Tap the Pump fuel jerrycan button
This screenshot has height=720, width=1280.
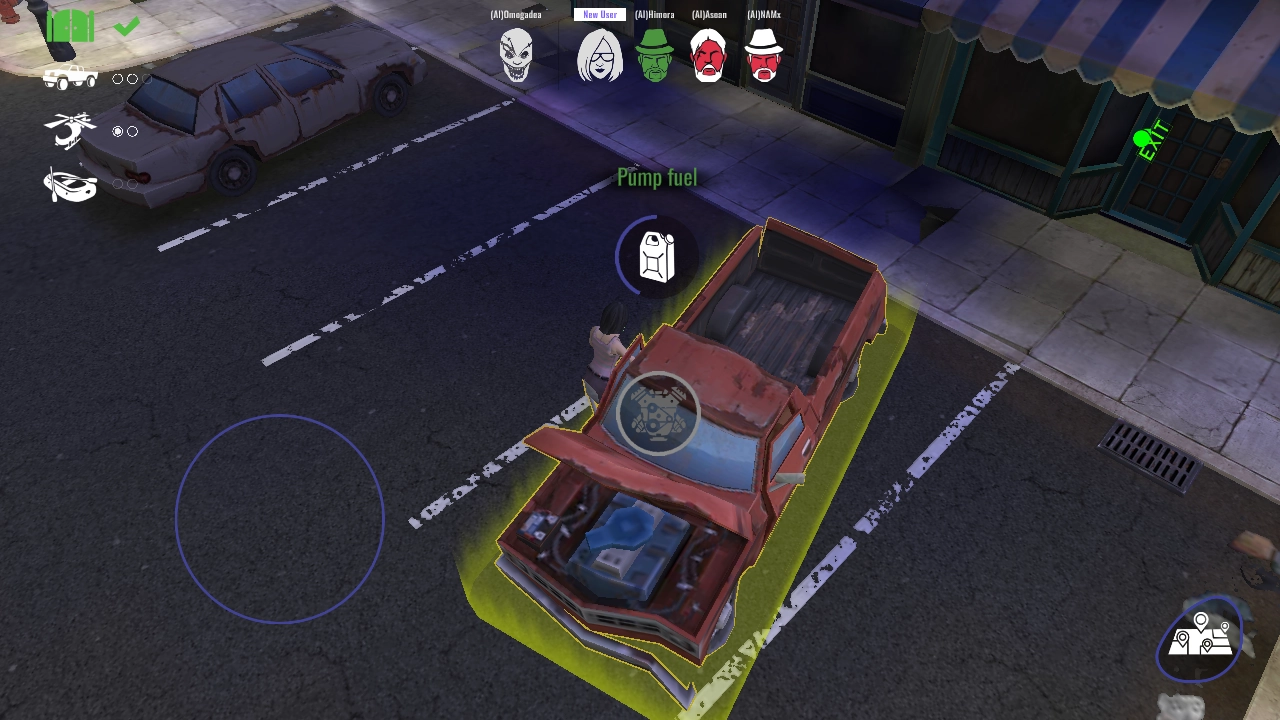pos(657,257)
